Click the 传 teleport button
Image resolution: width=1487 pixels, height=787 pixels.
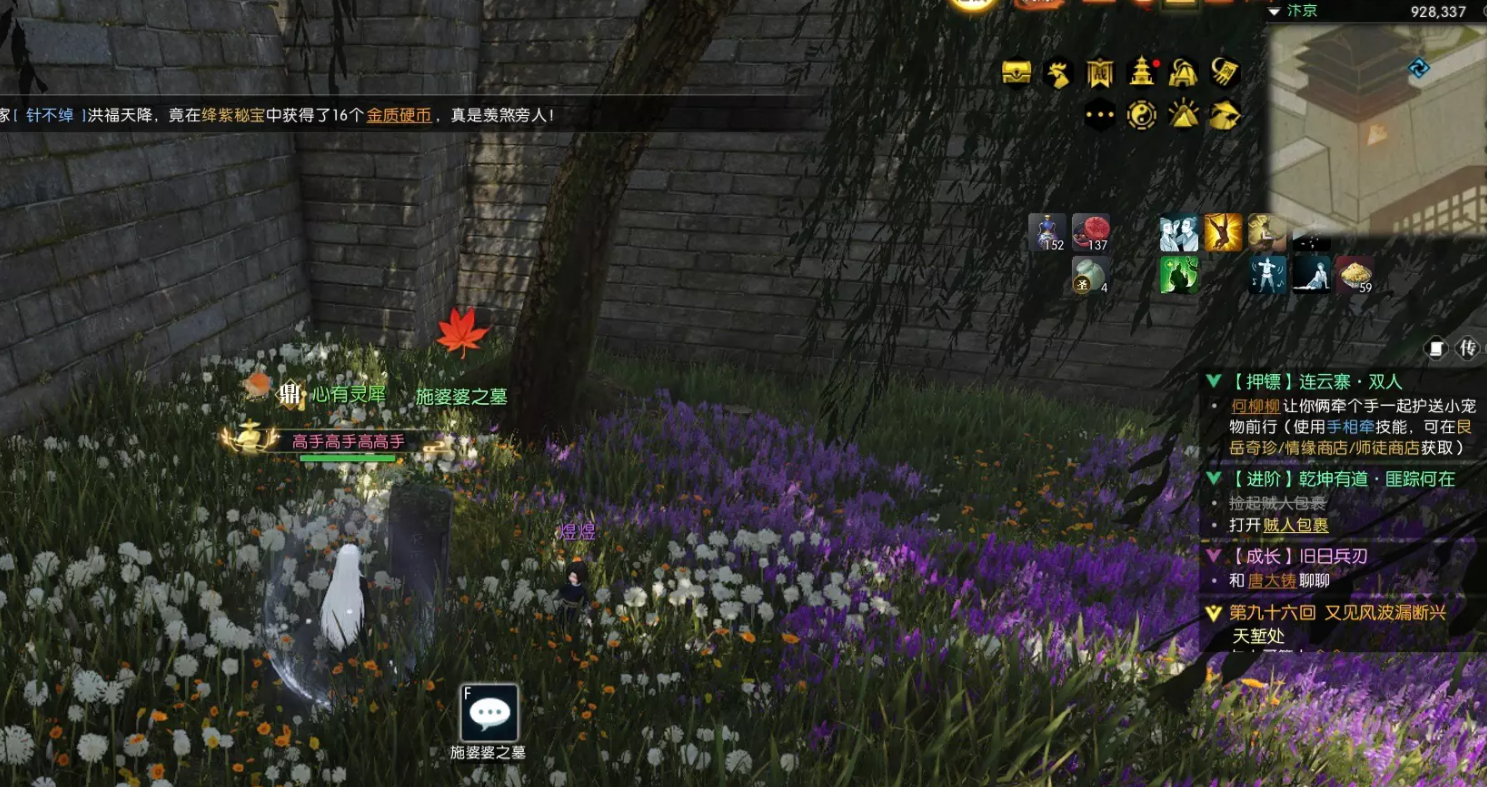[x=1469, y=349]
